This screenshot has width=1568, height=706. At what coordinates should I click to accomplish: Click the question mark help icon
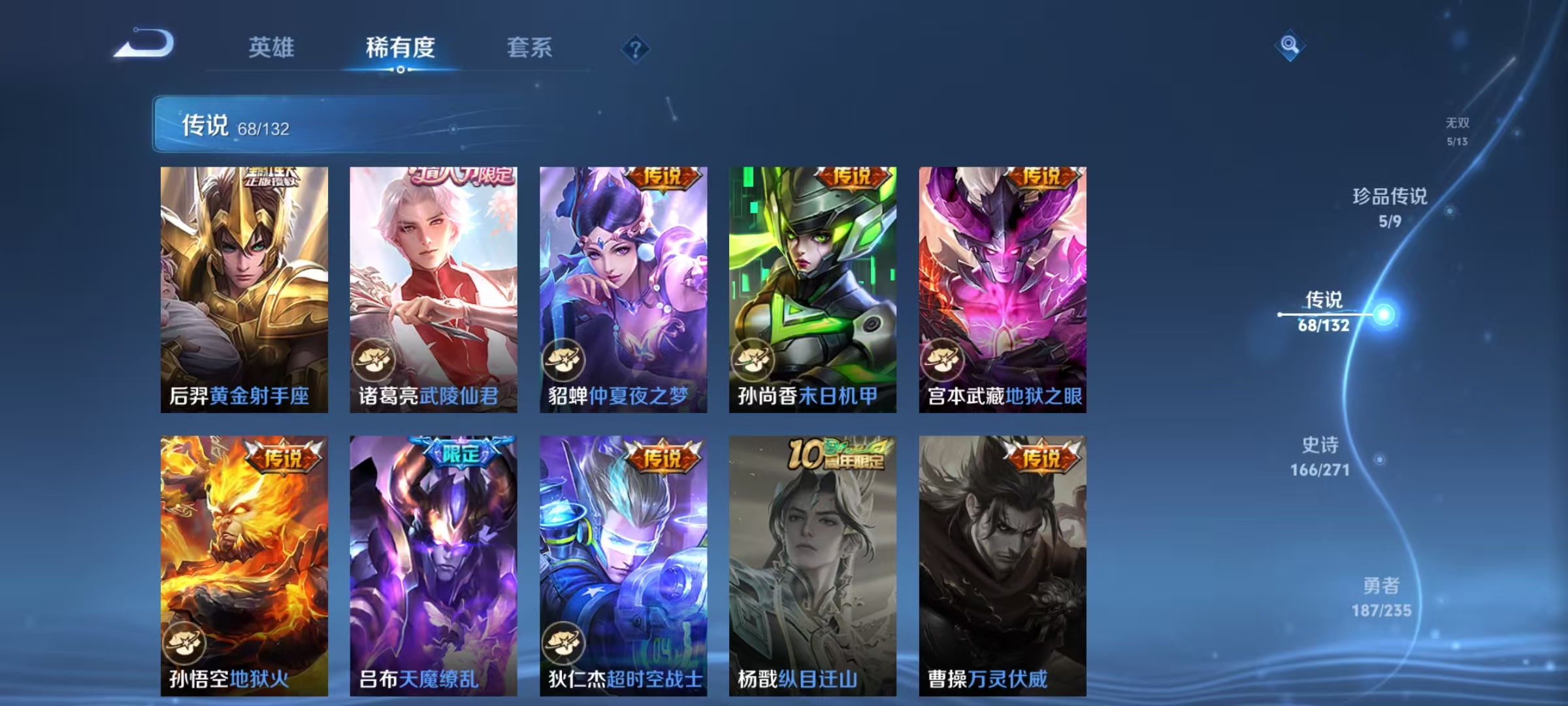pos(636,49)
